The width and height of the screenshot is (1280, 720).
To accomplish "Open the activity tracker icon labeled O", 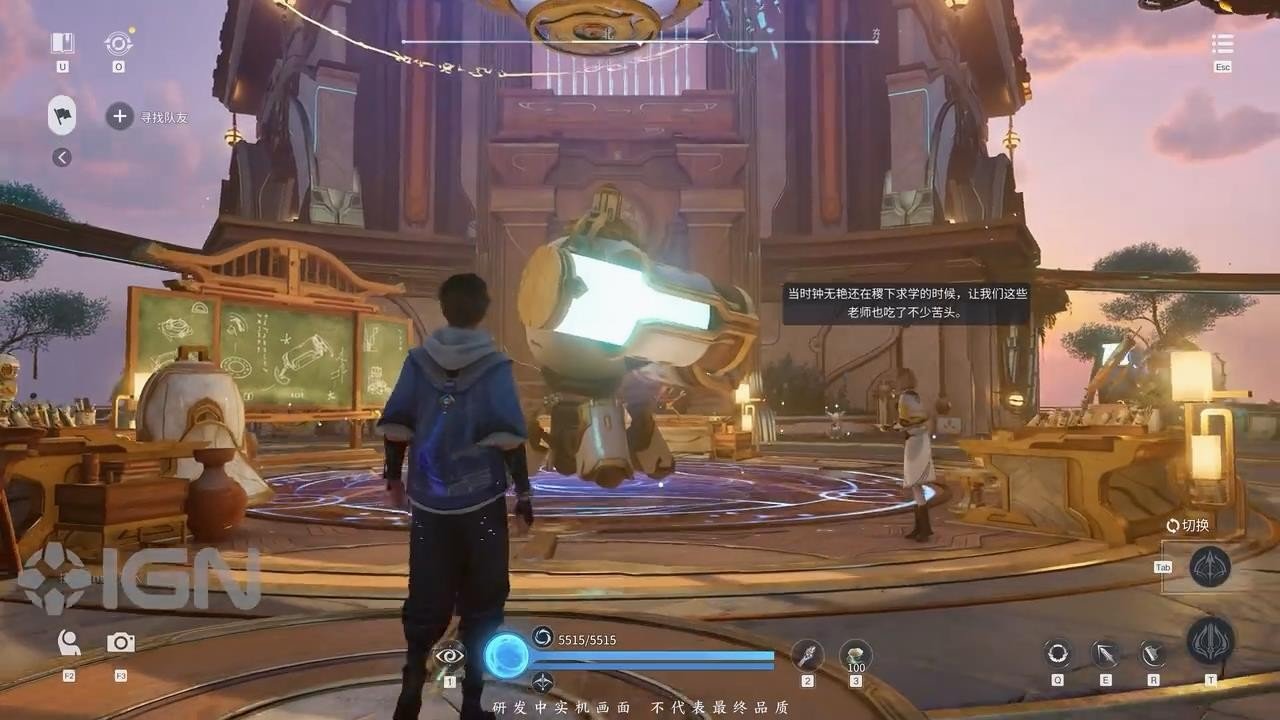I will (118, 44).
